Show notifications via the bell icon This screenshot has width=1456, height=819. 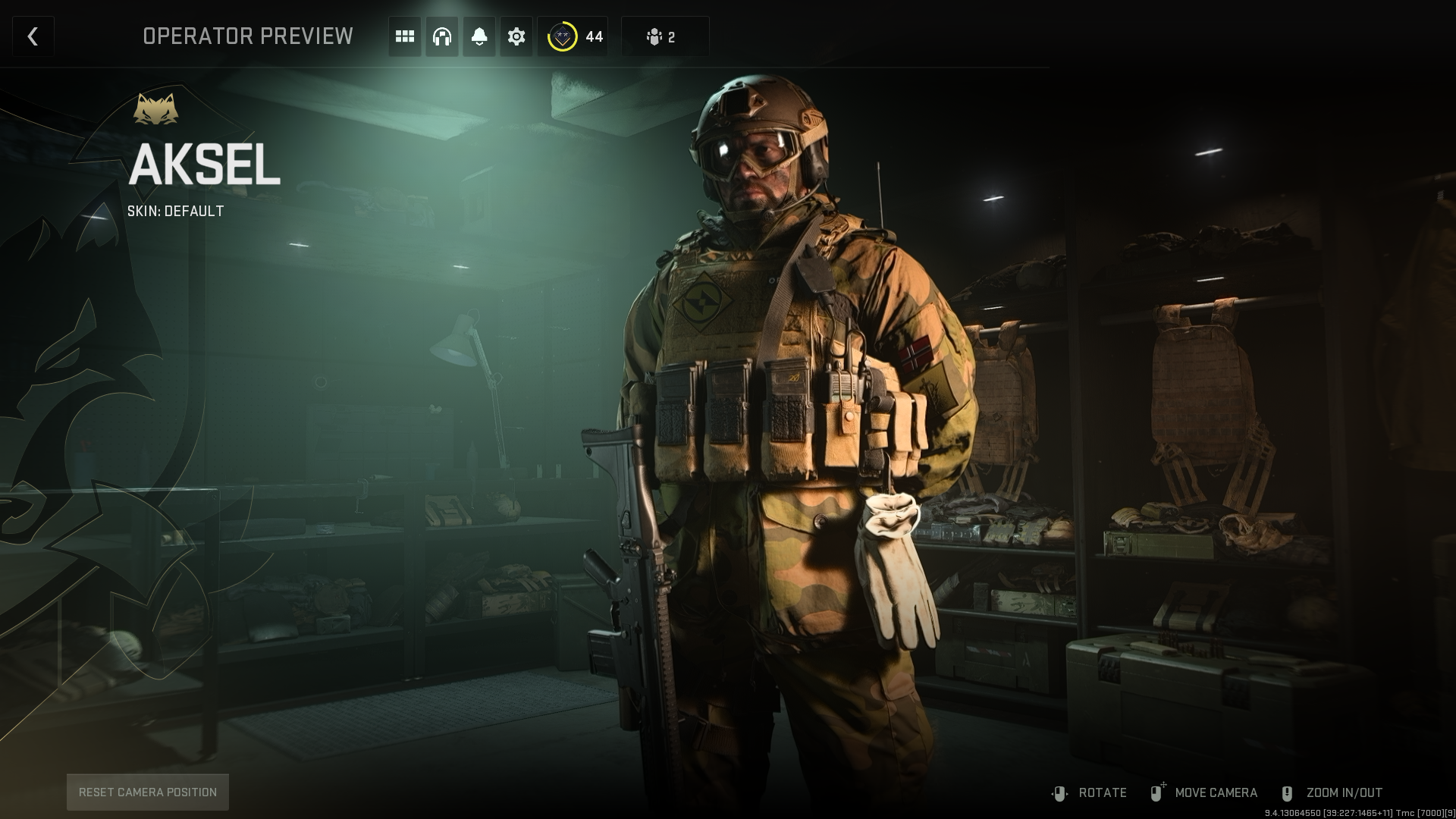coord(479,36)
